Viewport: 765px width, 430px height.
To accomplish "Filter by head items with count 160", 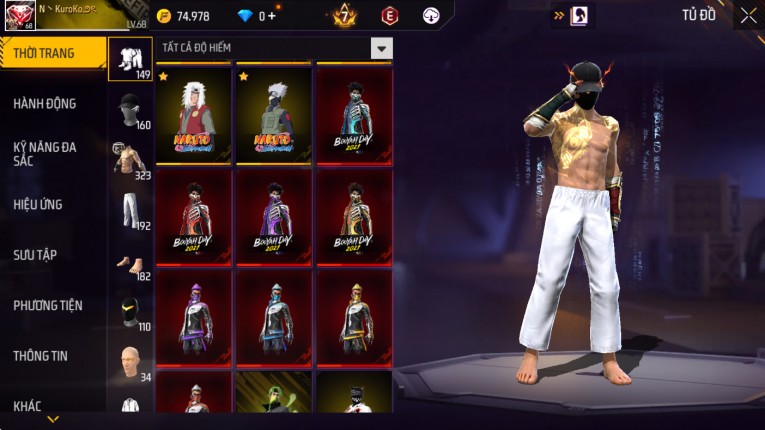I will coord(130,112).
